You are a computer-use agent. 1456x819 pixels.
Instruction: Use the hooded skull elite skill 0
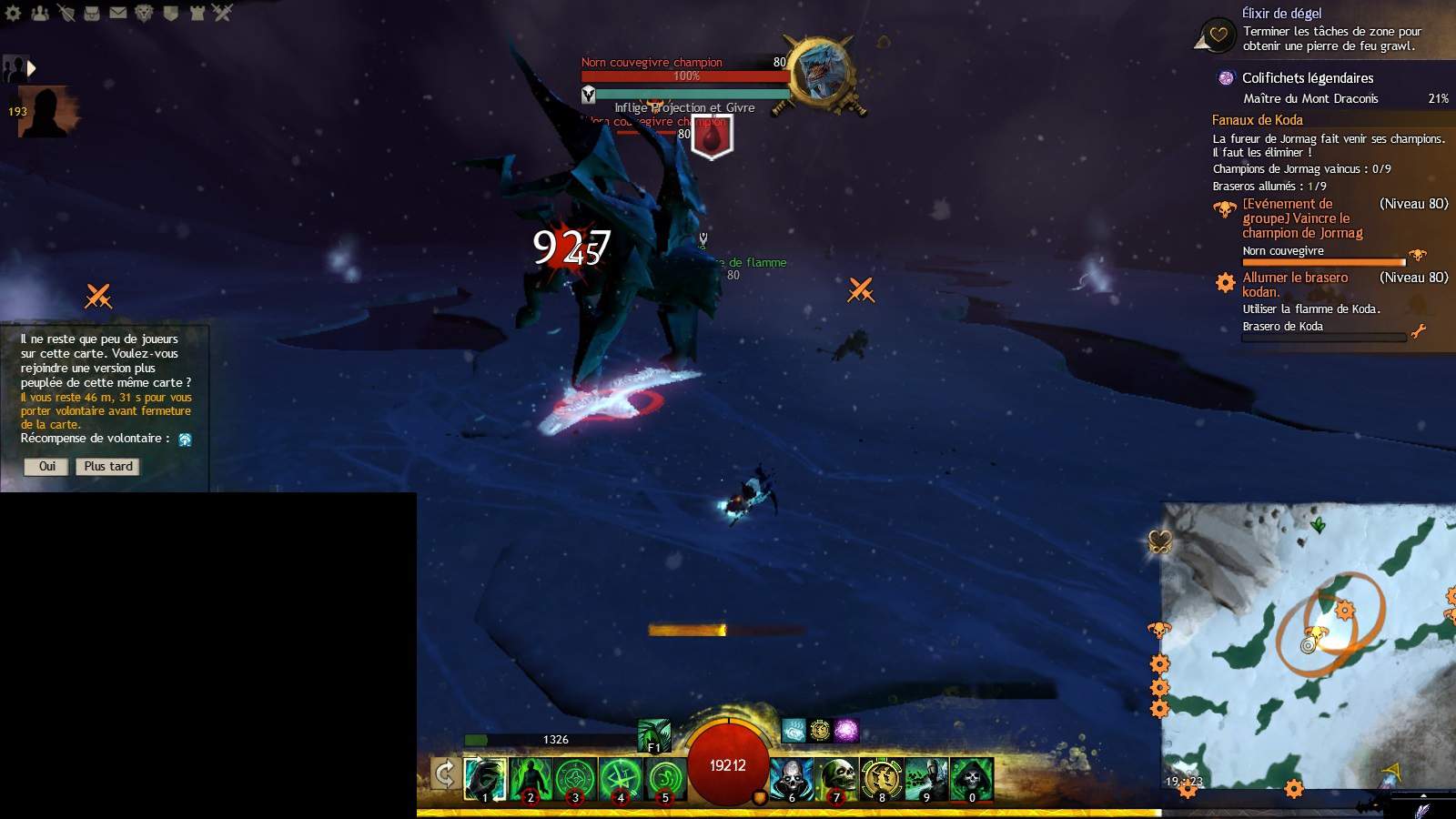coord(972,779)
